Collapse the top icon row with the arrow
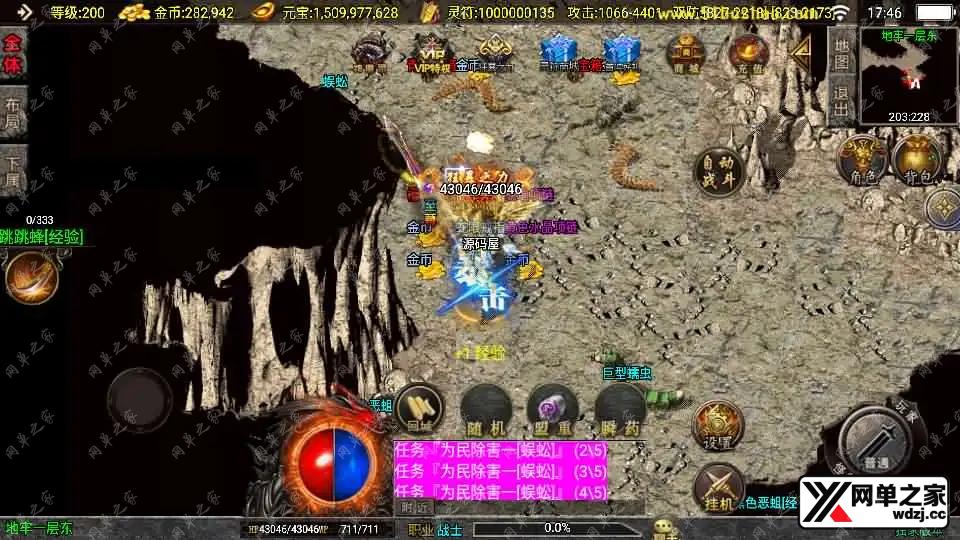This screenshot has width=960, height=540. (800, 51)
